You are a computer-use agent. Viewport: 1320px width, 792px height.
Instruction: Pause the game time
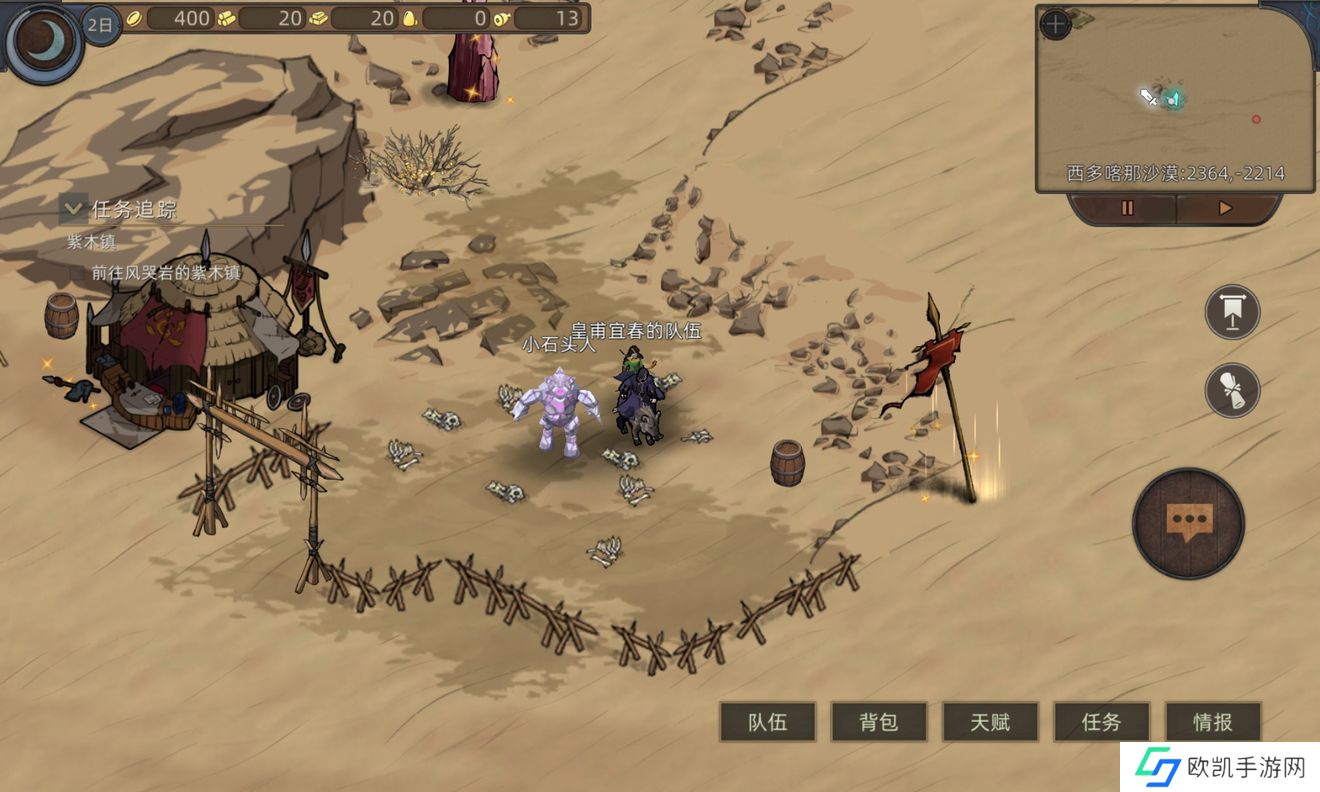click(1127, 208)
